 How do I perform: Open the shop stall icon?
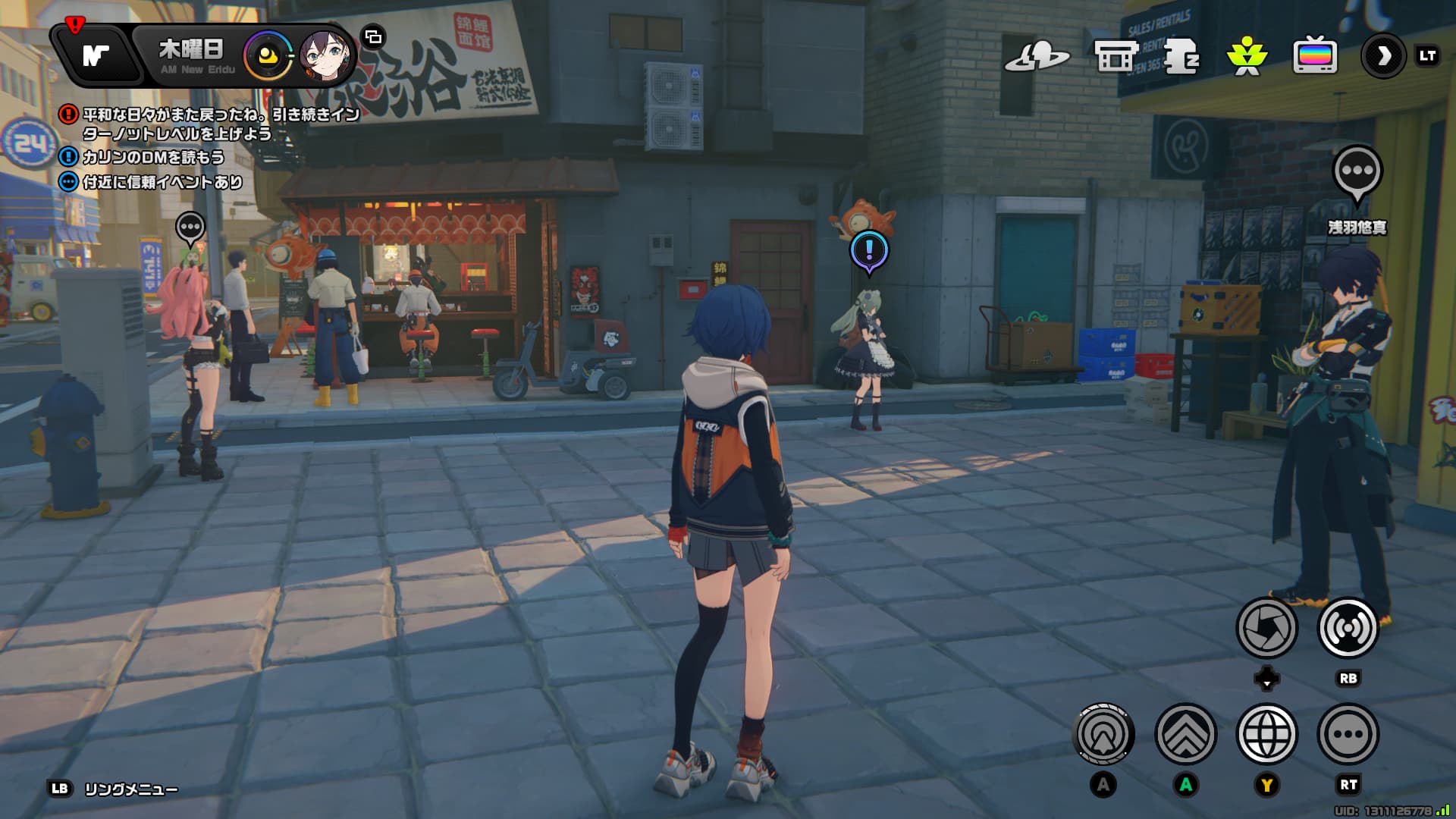[x=1115, y=56]
